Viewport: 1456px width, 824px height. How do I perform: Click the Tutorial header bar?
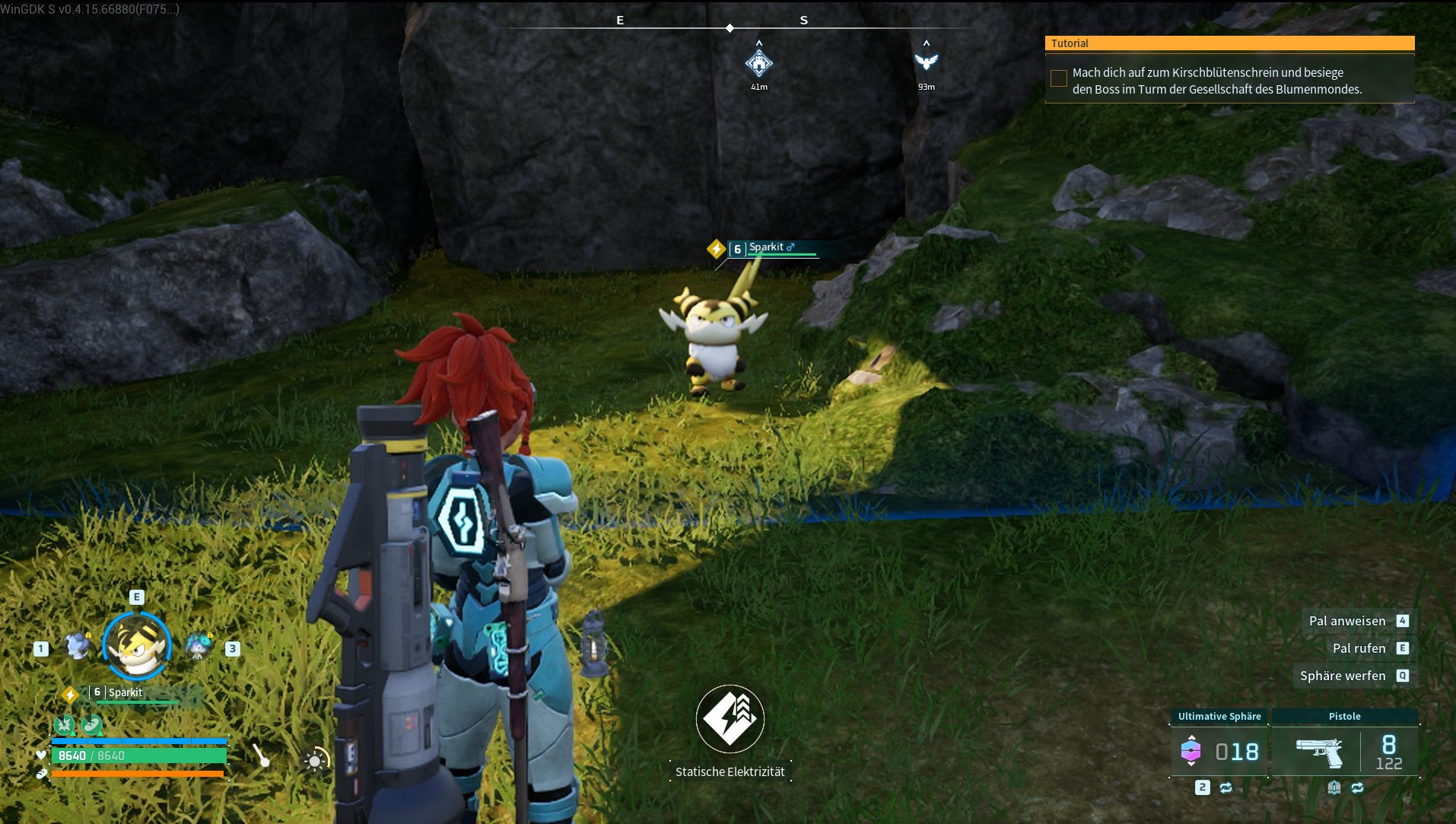[1229, 43]
